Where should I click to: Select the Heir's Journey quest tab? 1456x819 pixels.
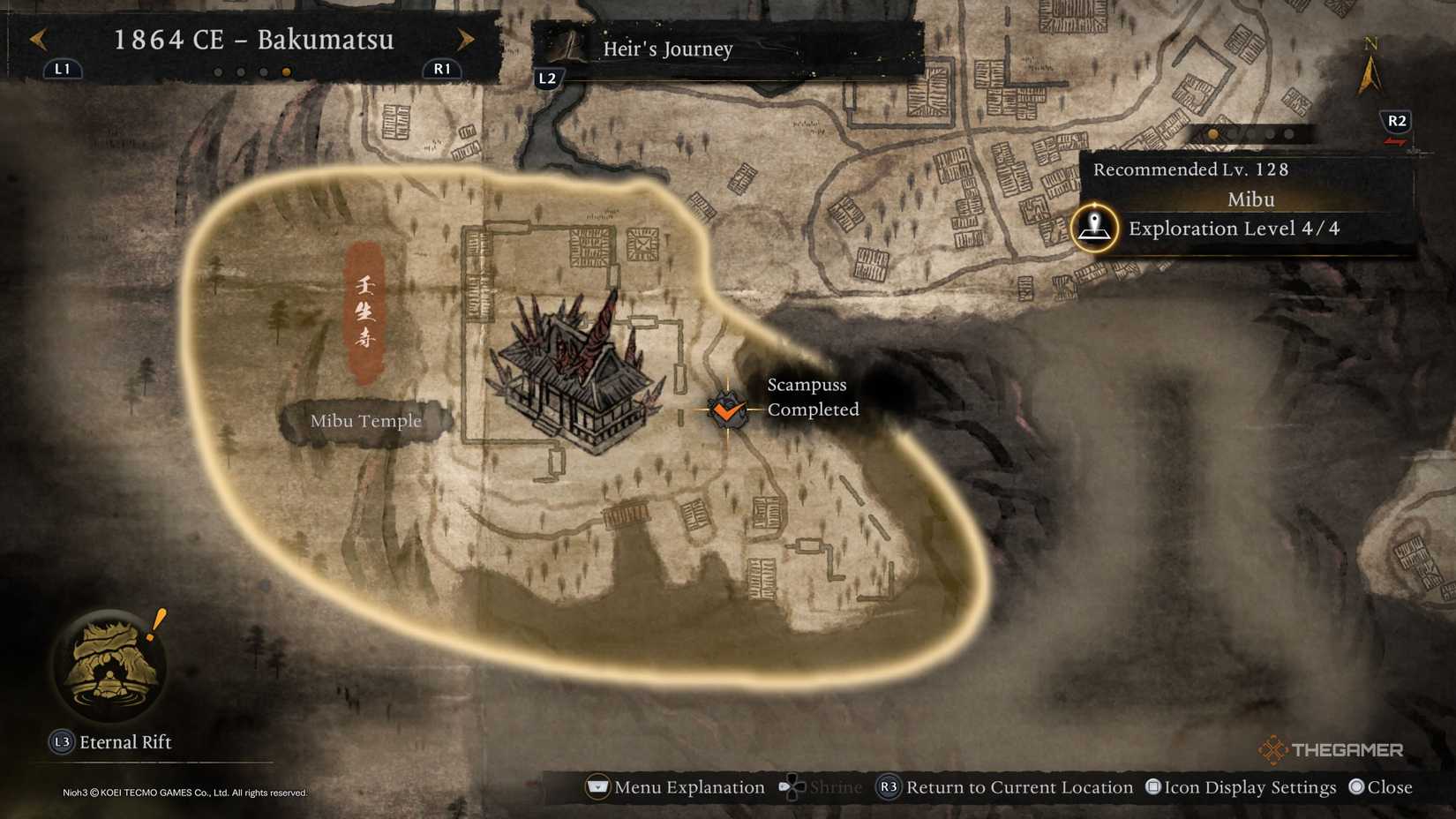click(667, 49)
